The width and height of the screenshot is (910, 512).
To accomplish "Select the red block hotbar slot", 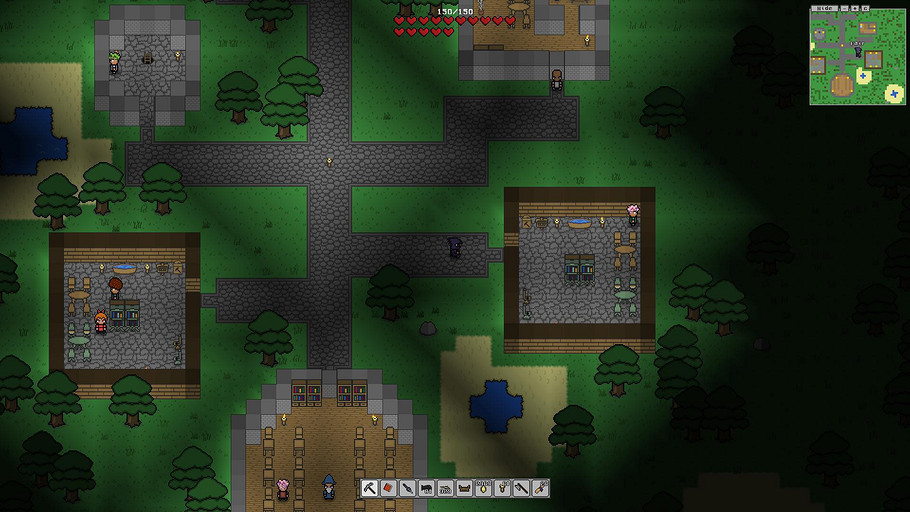I will tap(389, 488).
